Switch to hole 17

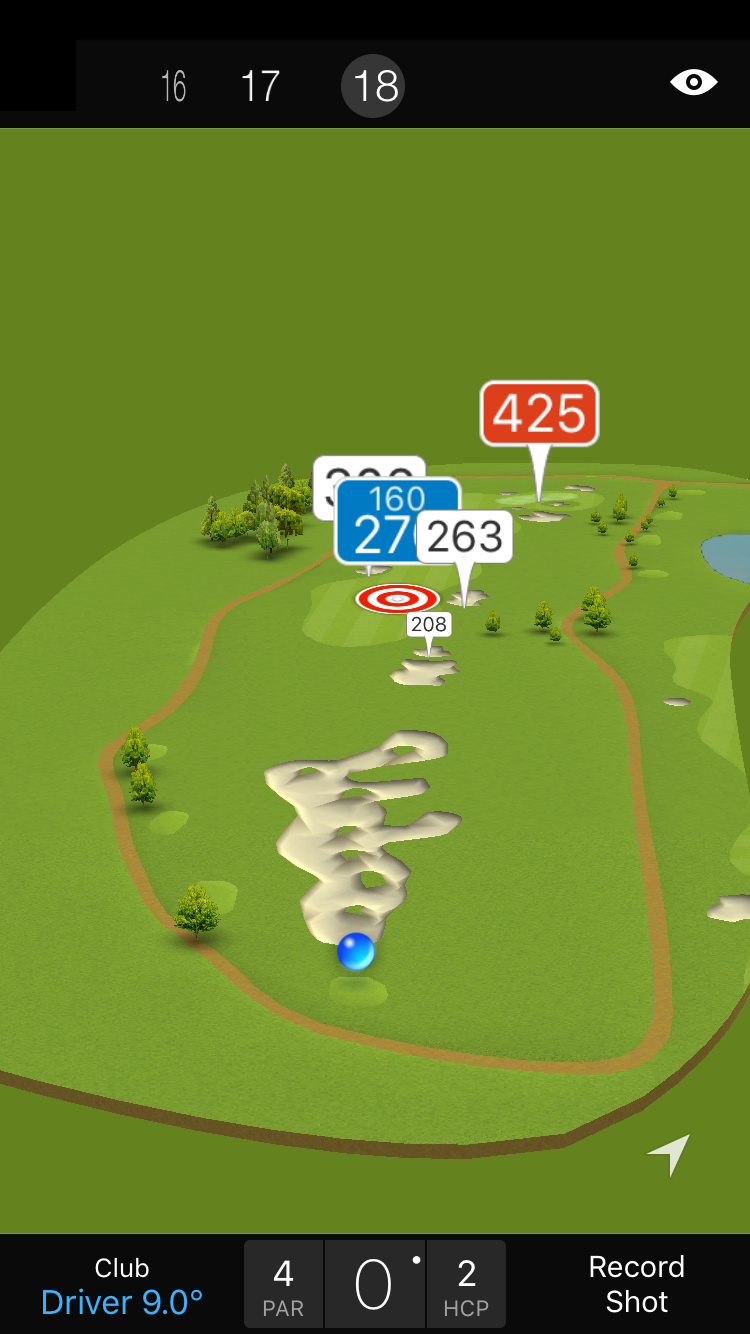coord(260,86)
